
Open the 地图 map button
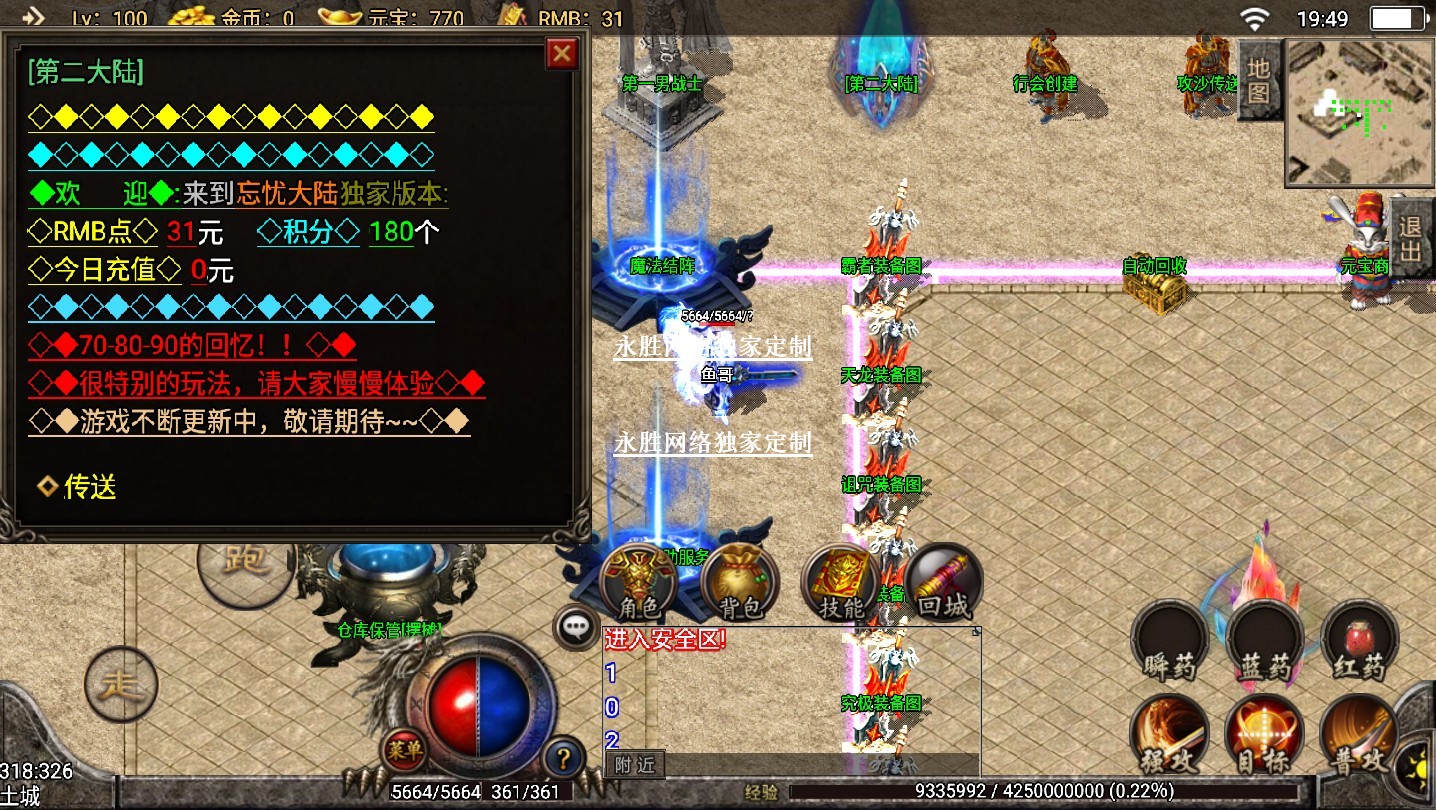point(1258,82)
